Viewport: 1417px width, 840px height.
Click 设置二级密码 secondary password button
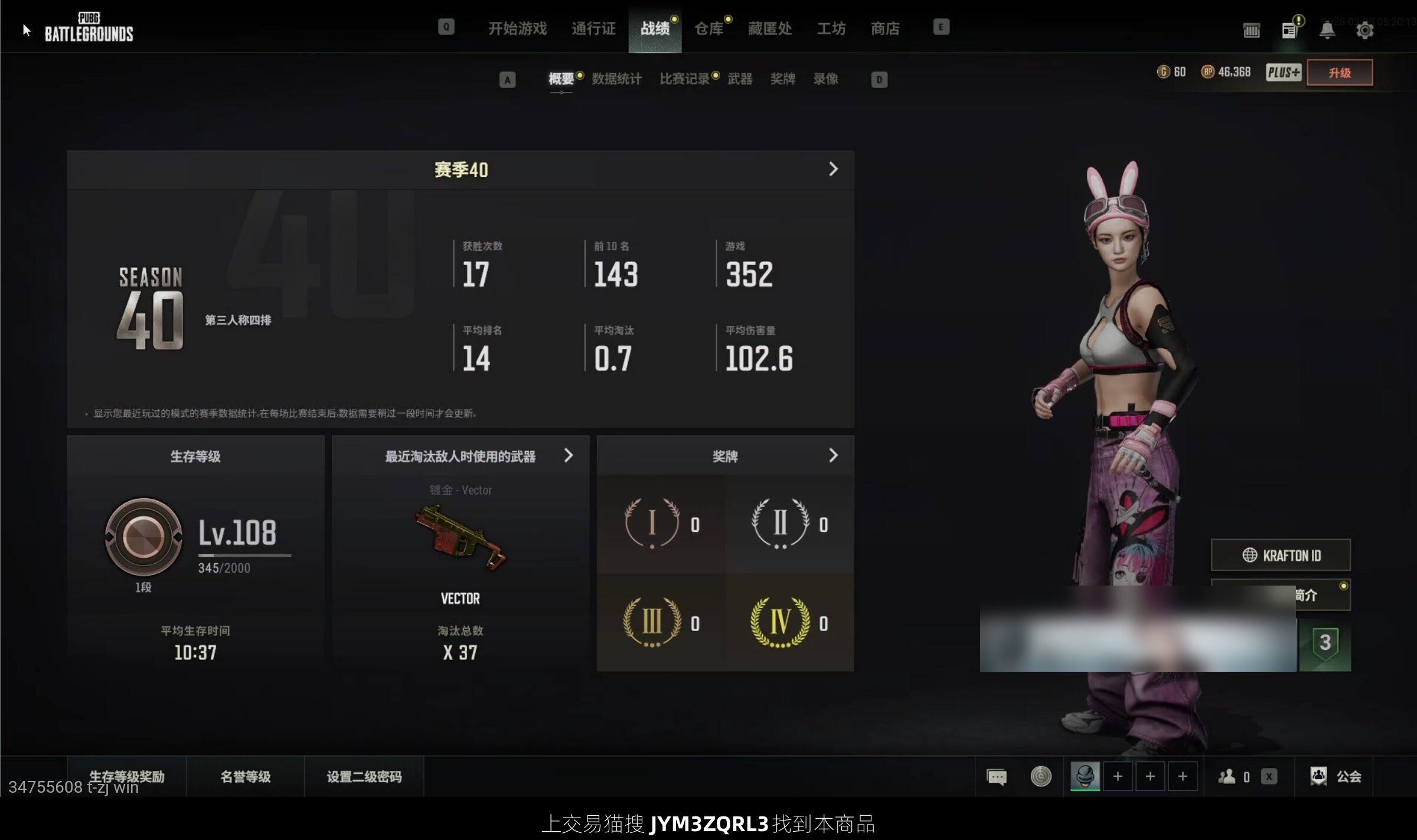click(364, 776)
